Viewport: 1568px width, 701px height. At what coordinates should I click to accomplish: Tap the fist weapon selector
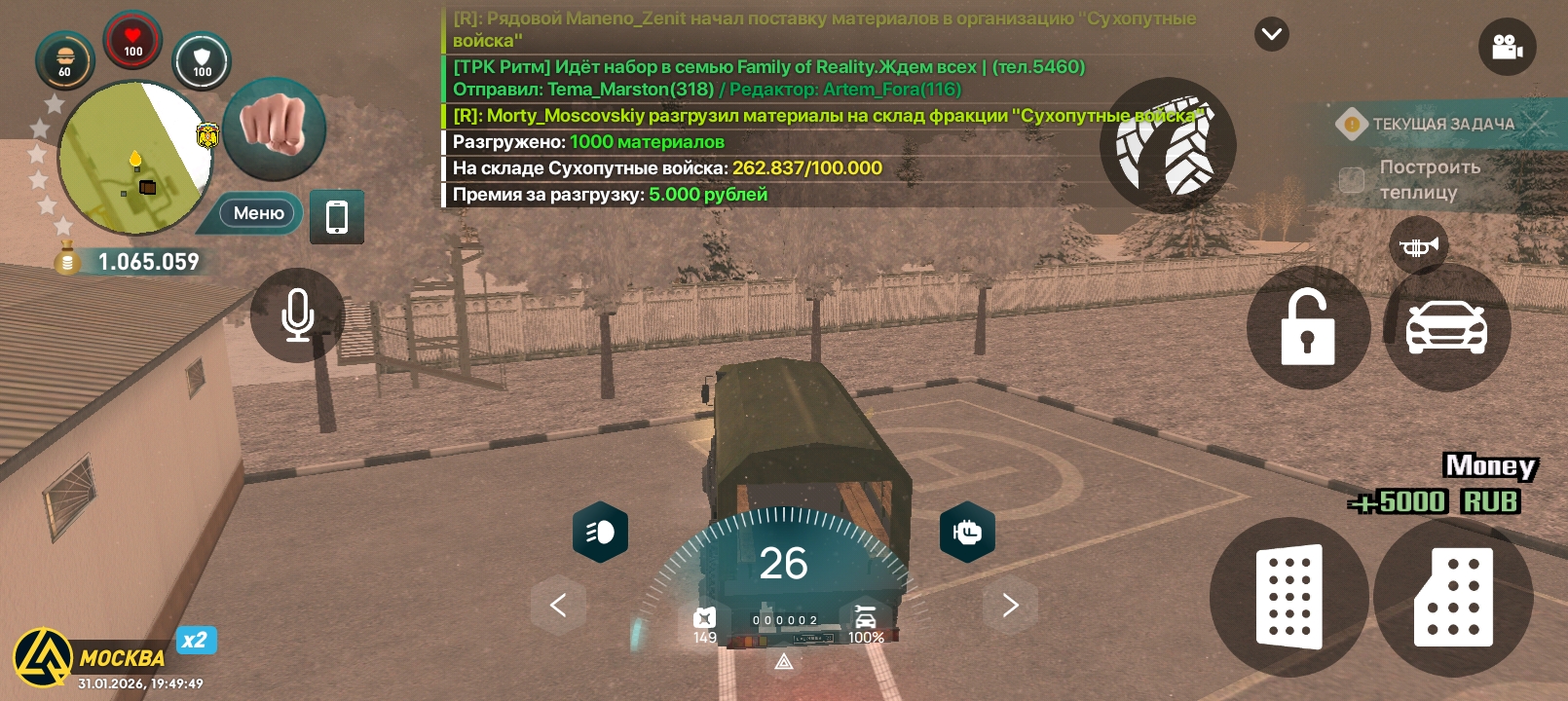coord(274,128)
